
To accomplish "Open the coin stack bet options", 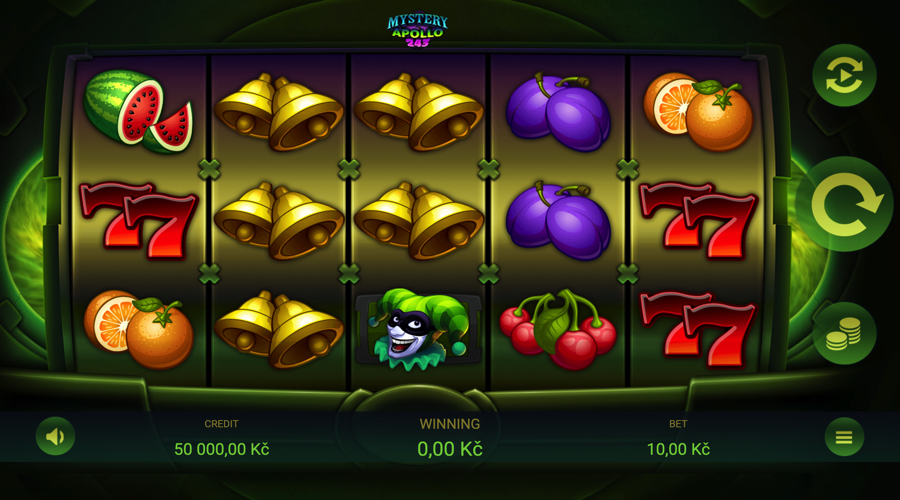I will point(844,333).
